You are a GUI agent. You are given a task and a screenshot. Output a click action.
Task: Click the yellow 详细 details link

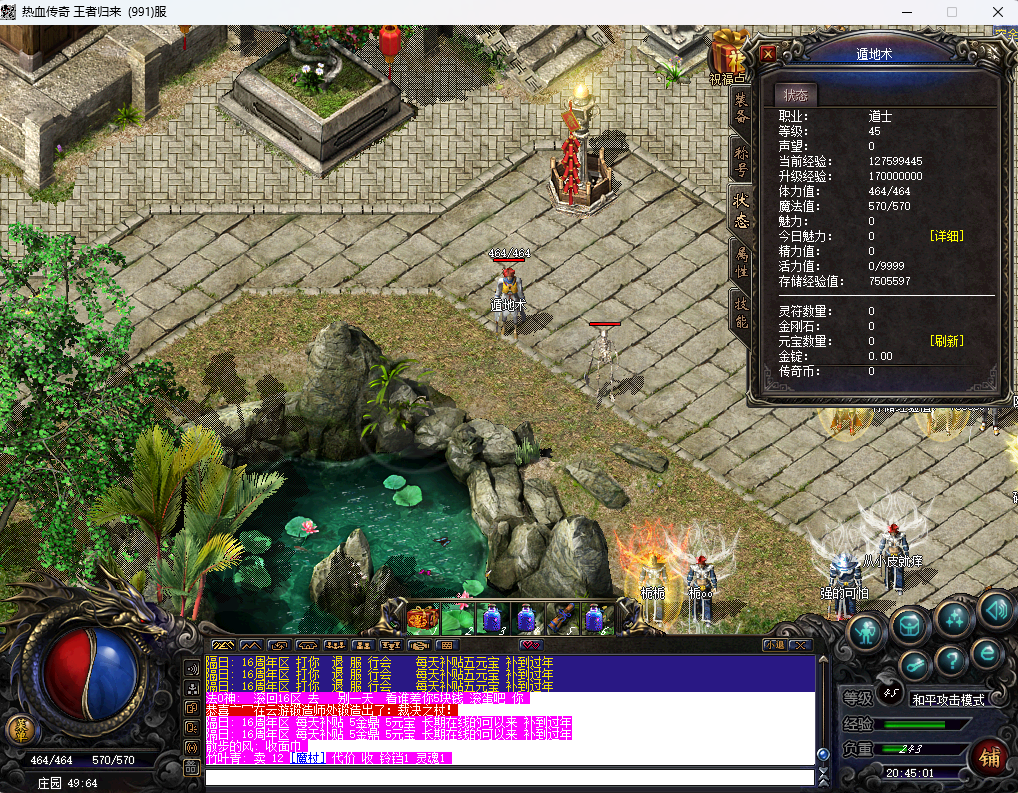tap(947, 236)
